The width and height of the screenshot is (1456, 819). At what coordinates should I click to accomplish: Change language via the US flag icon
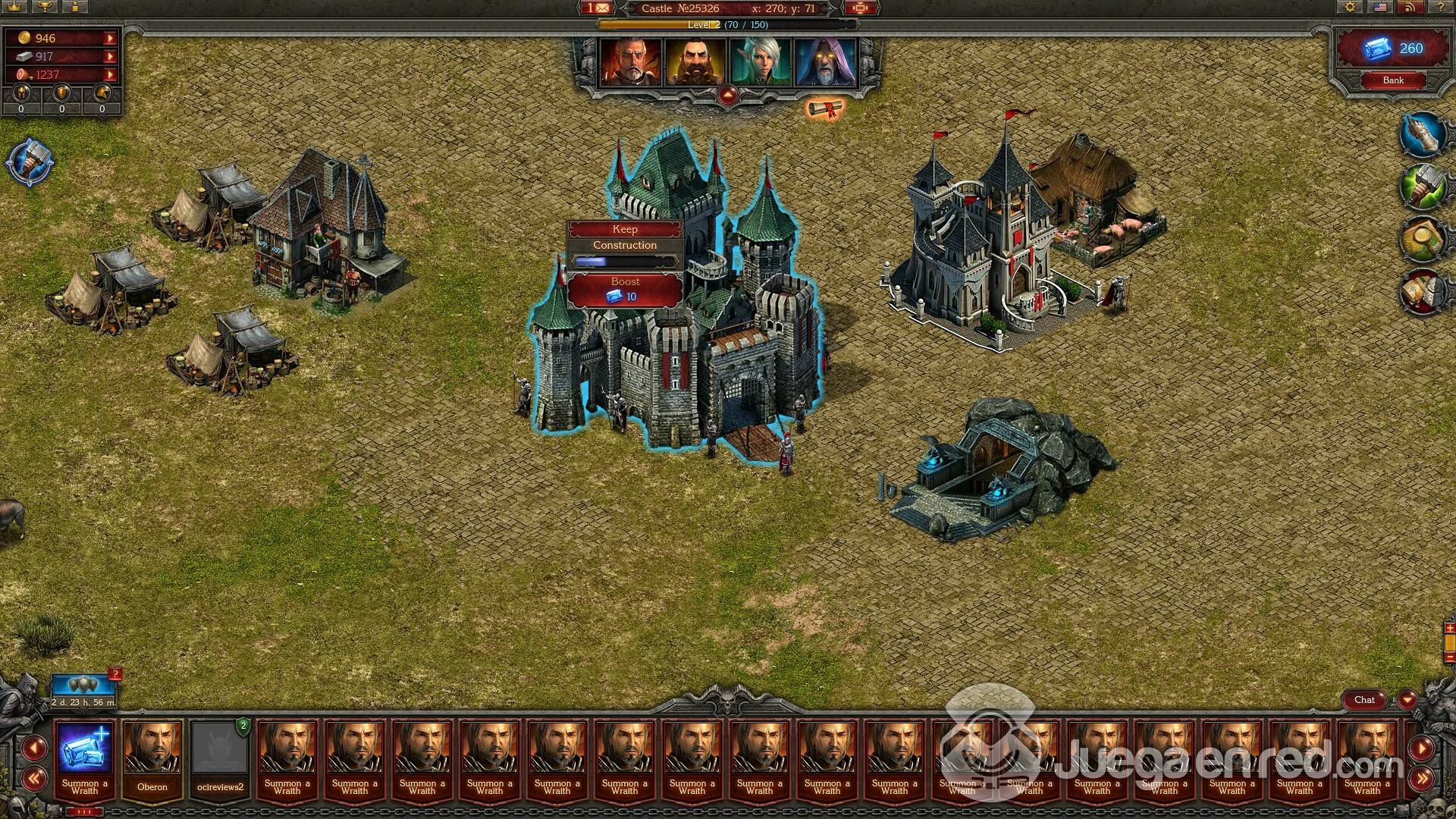(1381, 8)
